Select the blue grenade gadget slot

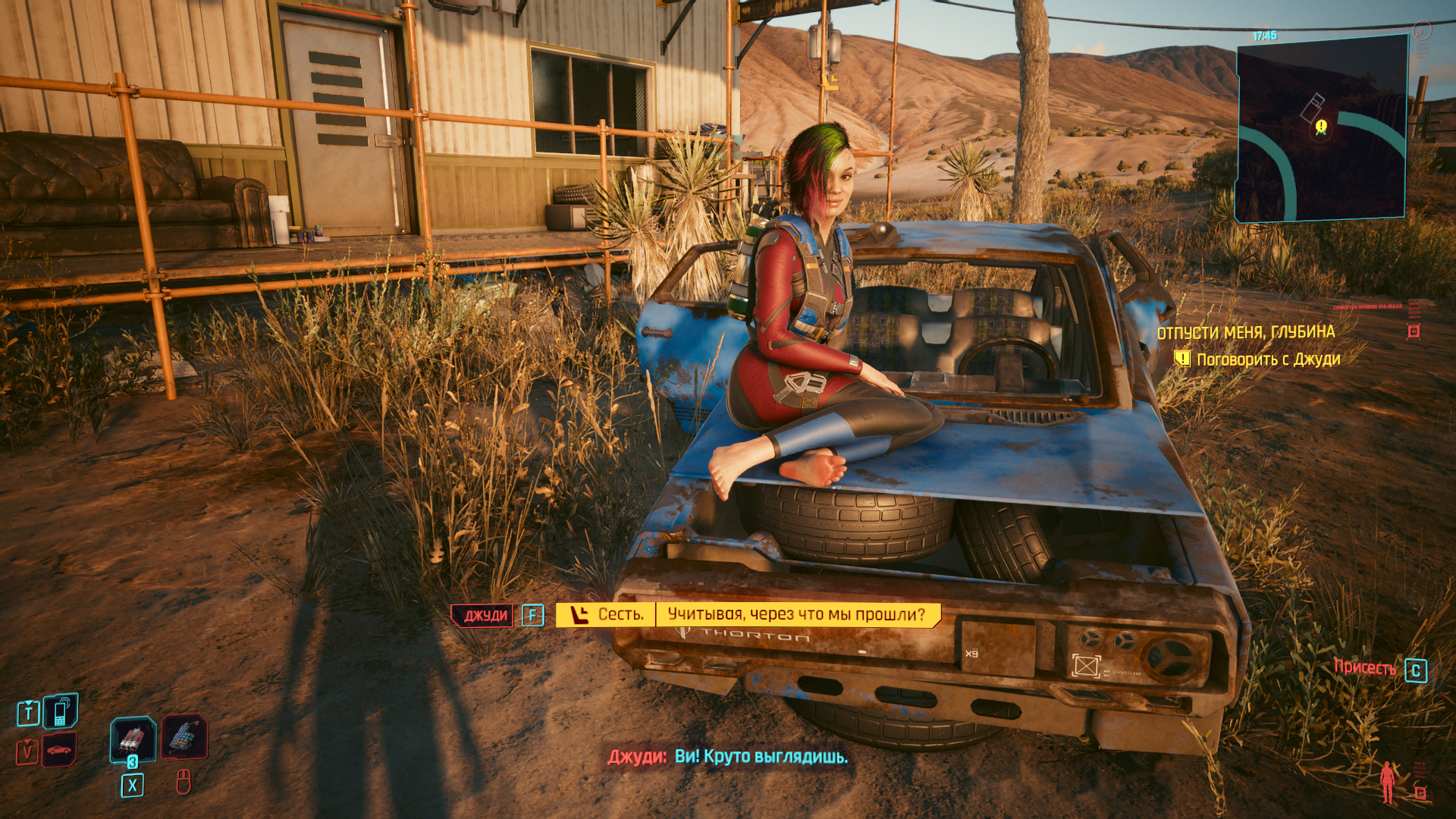click(184, 736)
